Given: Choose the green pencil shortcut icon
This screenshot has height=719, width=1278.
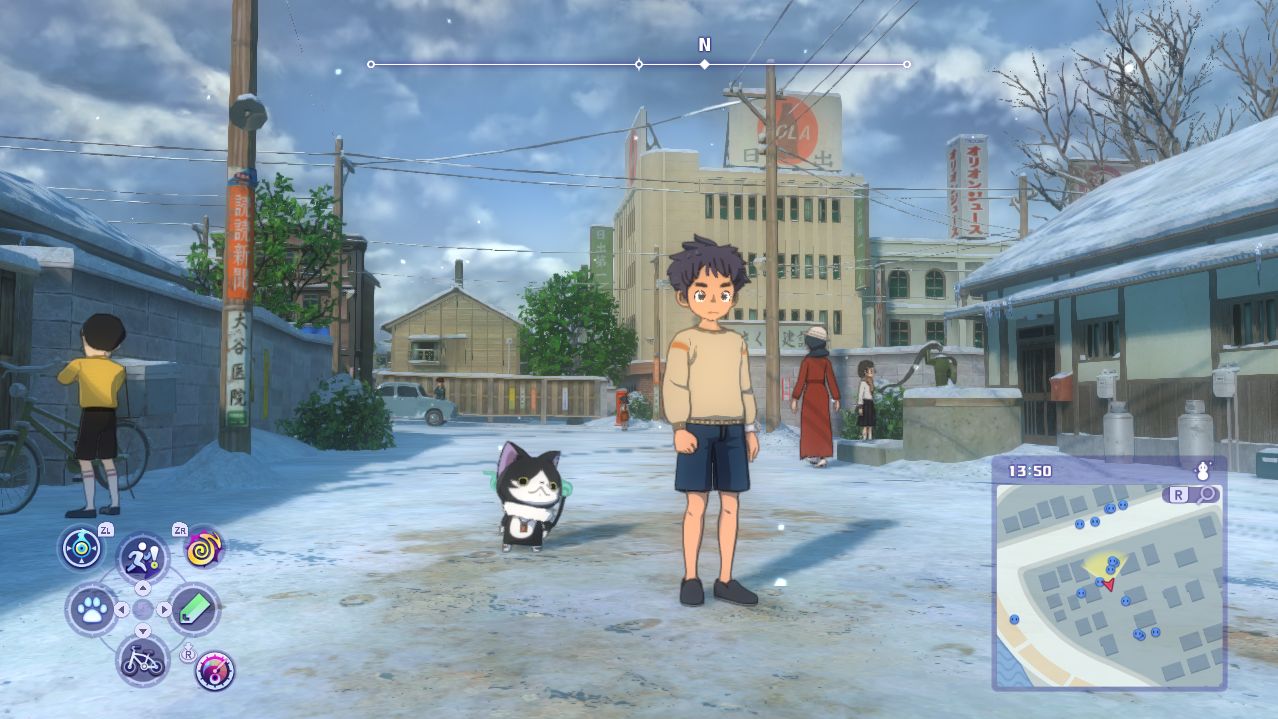Looking at the screenshot, I should pos(193,609).
